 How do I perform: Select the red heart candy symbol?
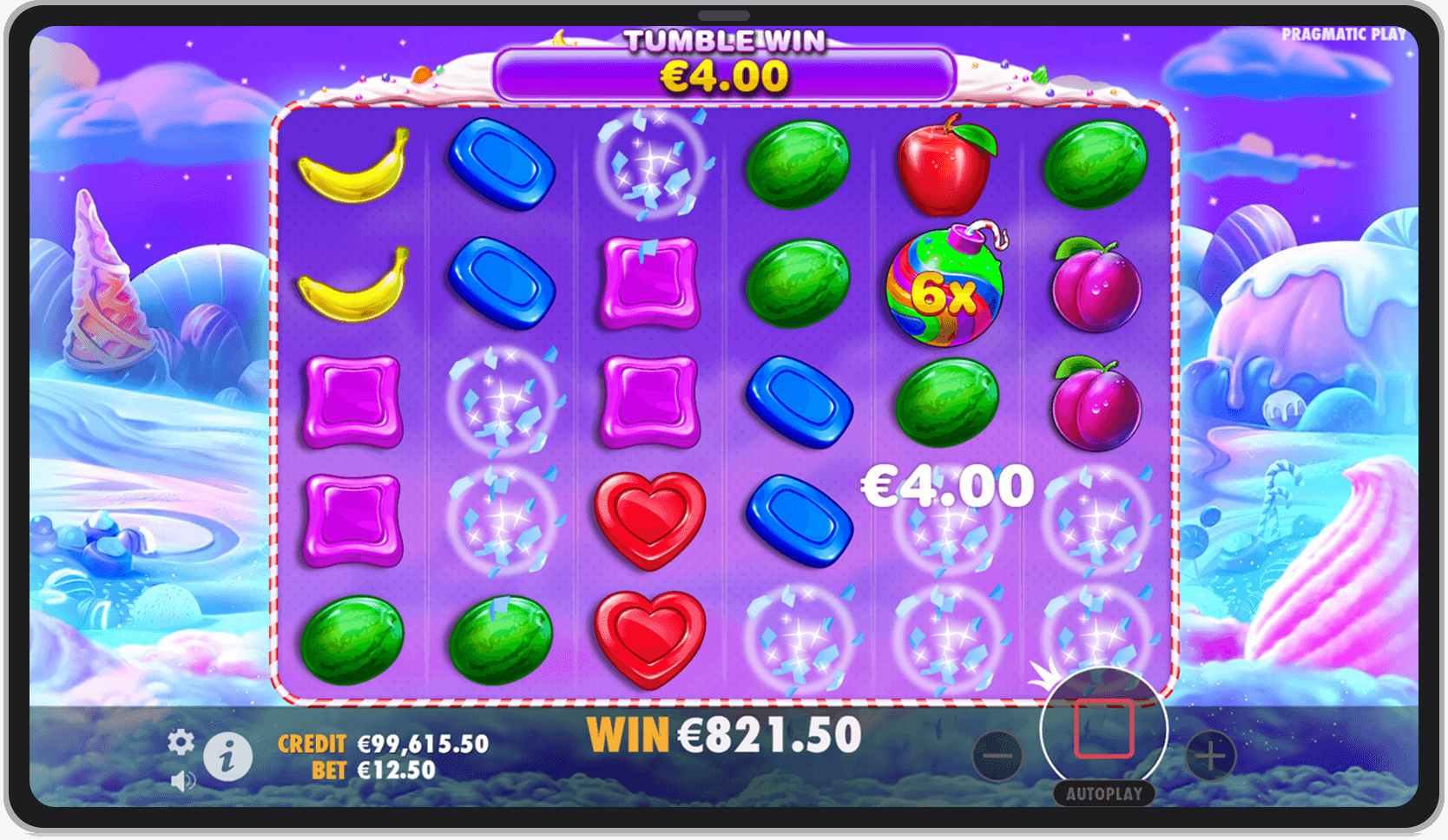click(648, 522)
